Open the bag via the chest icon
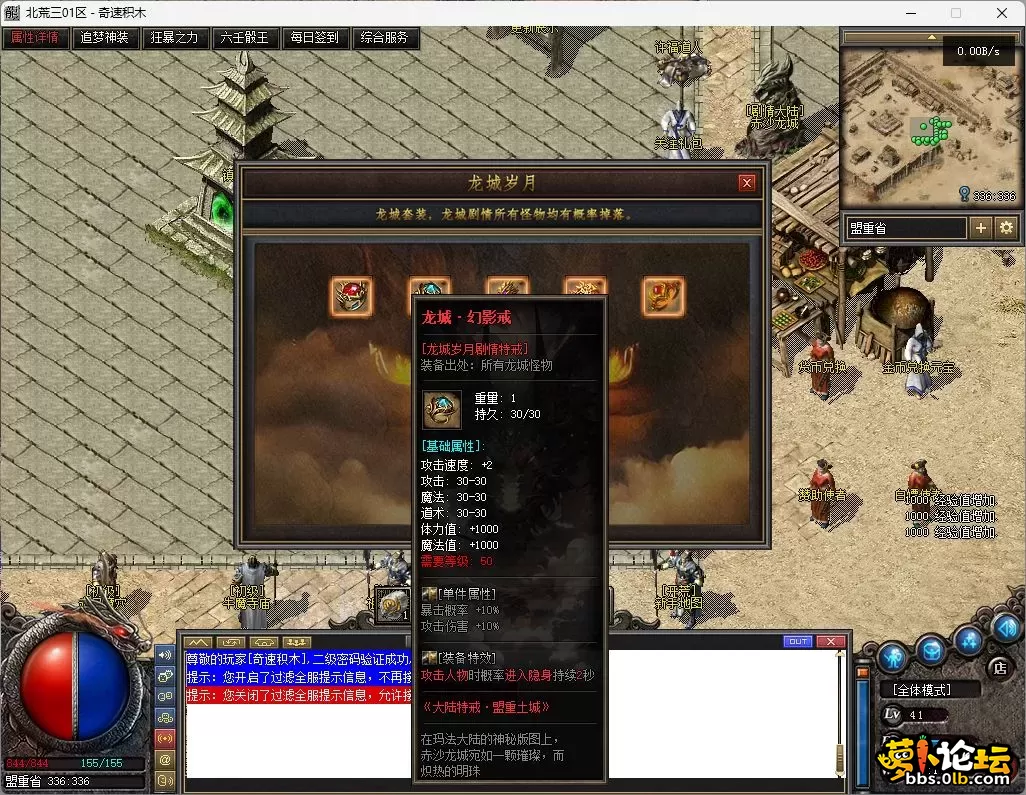Screen dimensions: 1026x795 [932, 650]
